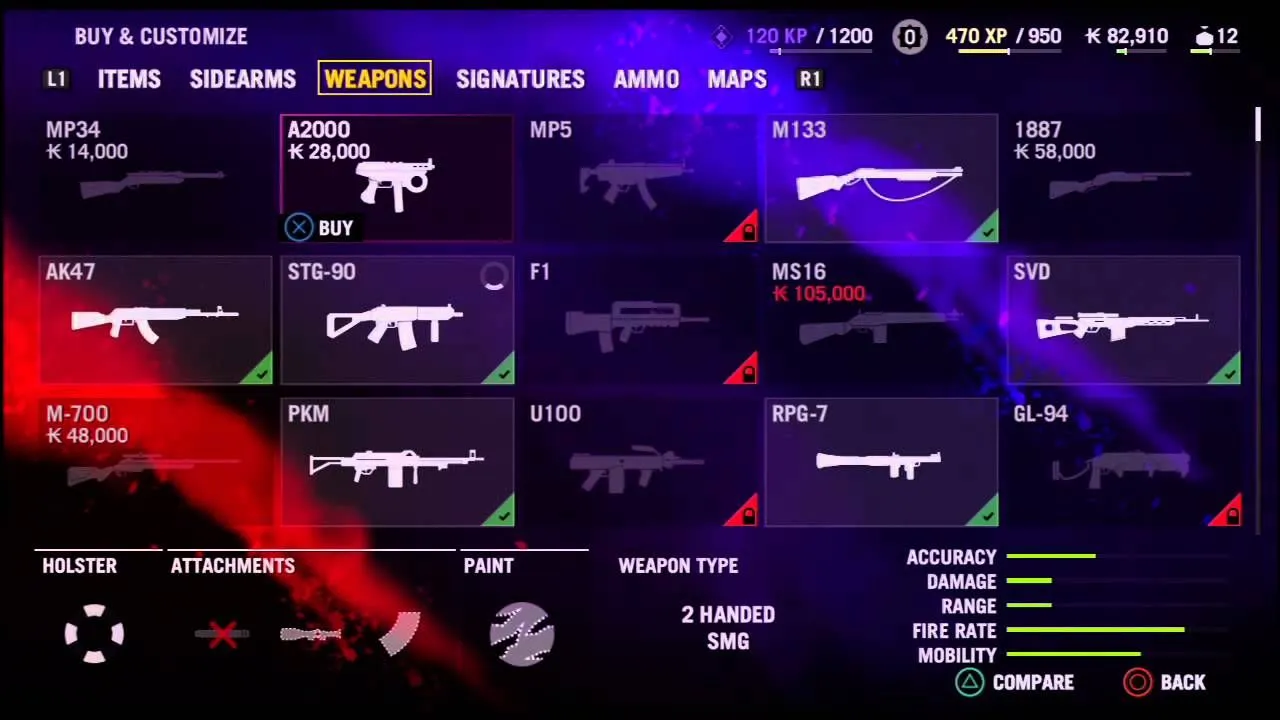Show the Ammo tab

[x=646, y=79]
